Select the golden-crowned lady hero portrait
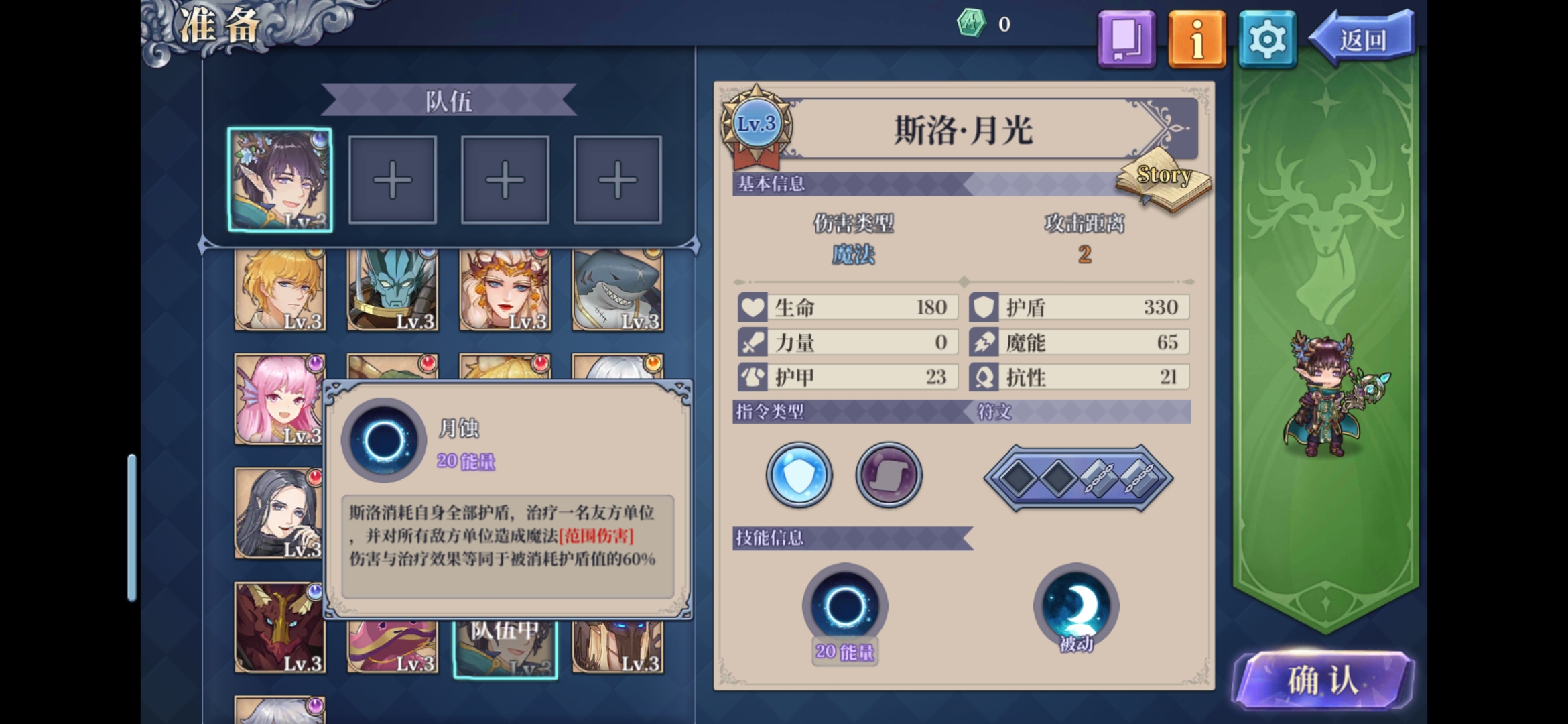Image resolution: width=1568 pixels, height=724 pixels. pos(505,291)
